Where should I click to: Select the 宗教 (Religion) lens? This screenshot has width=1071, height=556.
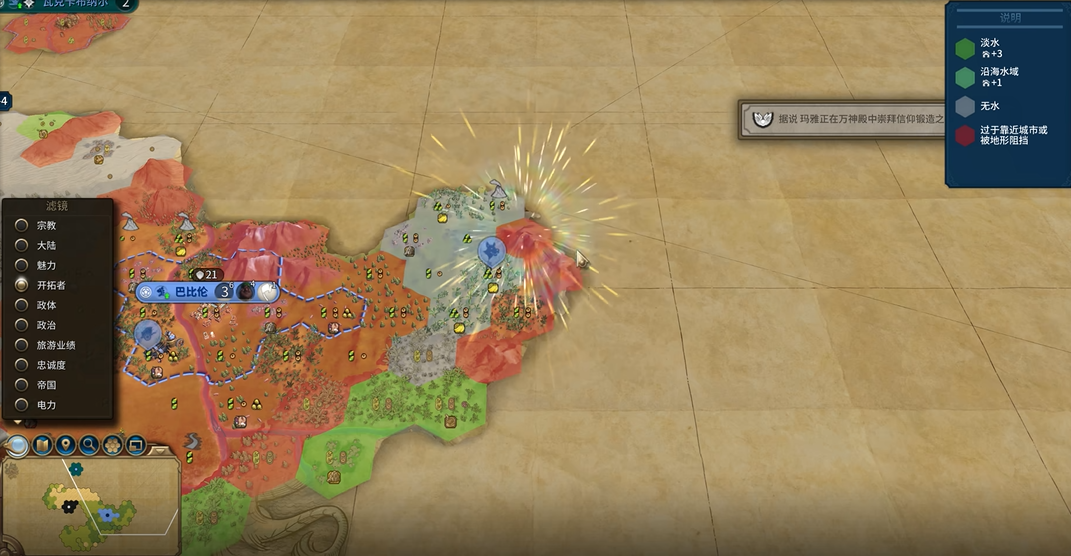click(x=22, y=225)
